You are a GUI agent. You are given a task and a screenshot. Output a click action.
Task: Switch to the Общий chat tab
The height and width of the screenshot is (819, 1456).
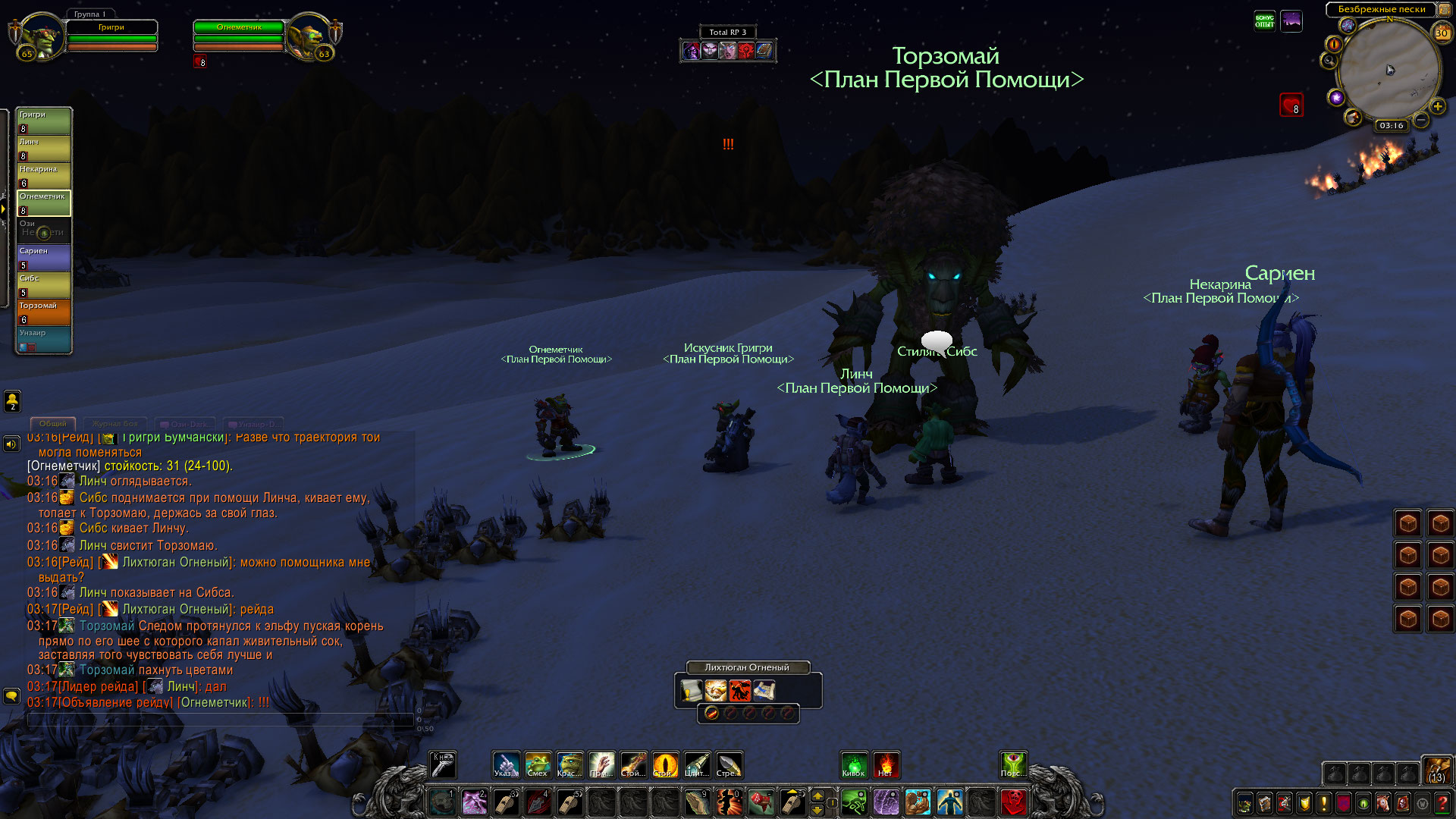click(53, 424)
